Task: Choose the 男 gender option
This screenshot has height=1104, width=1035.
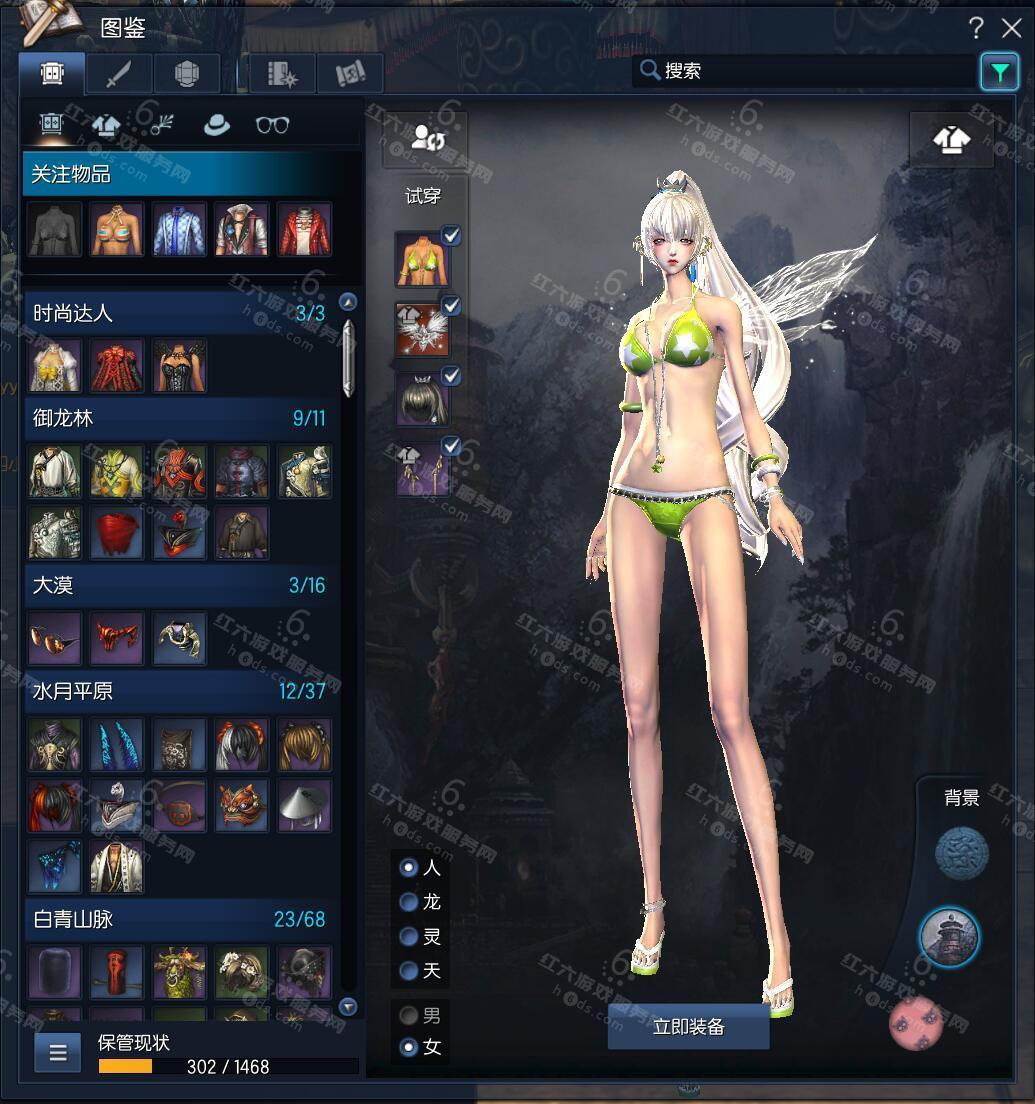Action: (409, 1016)
